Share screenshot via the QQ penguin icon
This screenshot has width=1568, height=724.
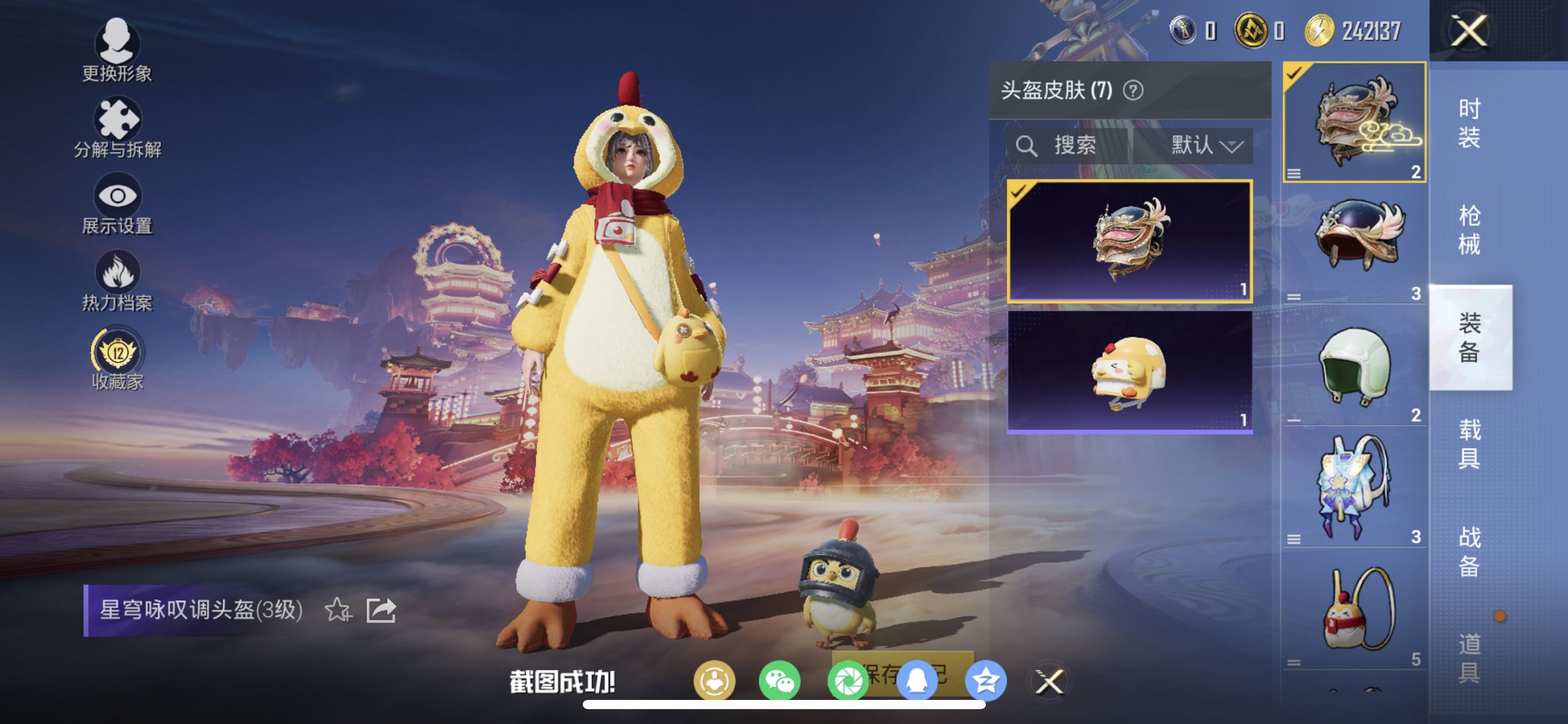917,681
